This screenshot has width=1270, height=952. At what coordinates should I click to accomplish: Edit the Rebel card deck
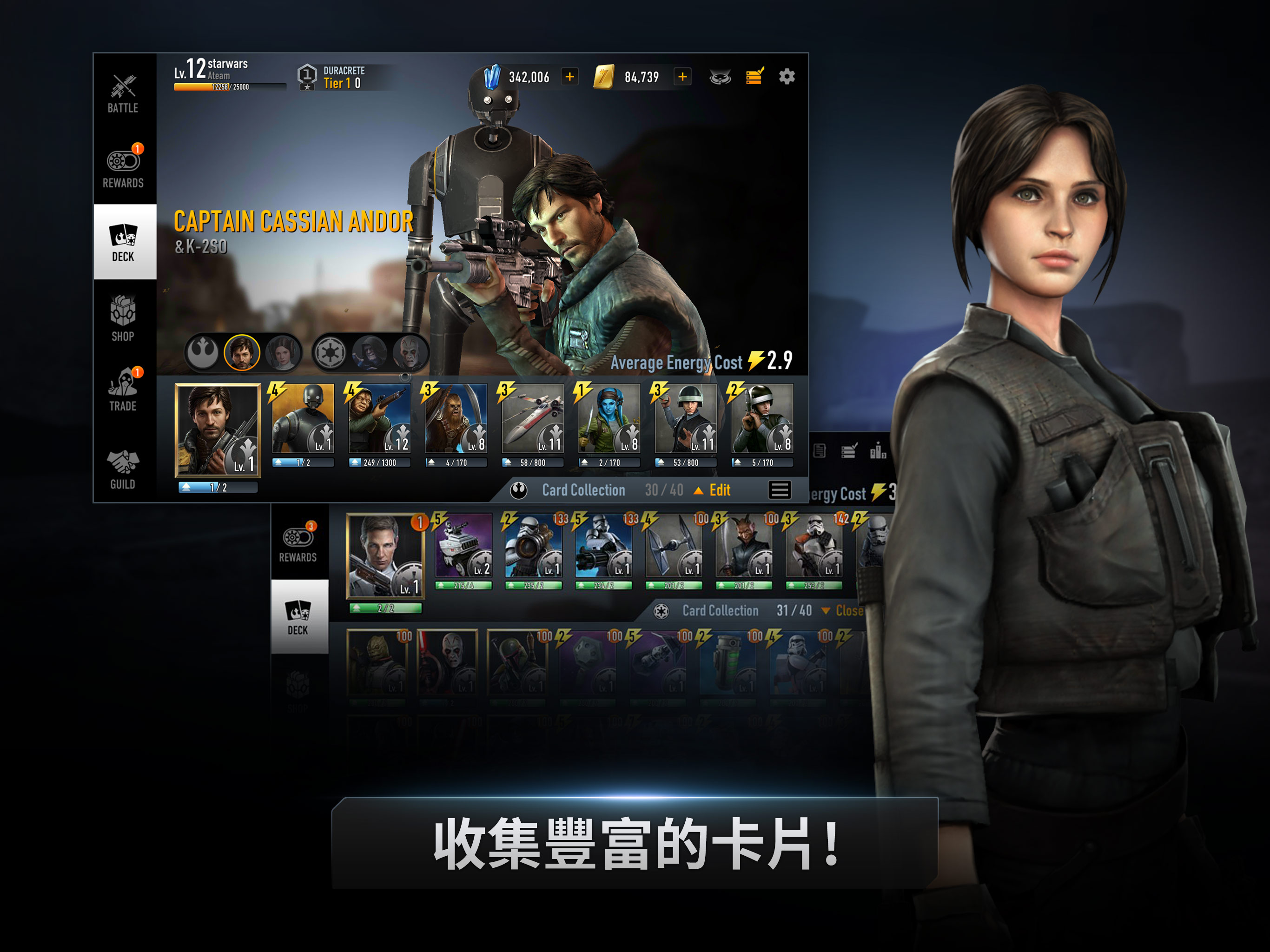721,490
